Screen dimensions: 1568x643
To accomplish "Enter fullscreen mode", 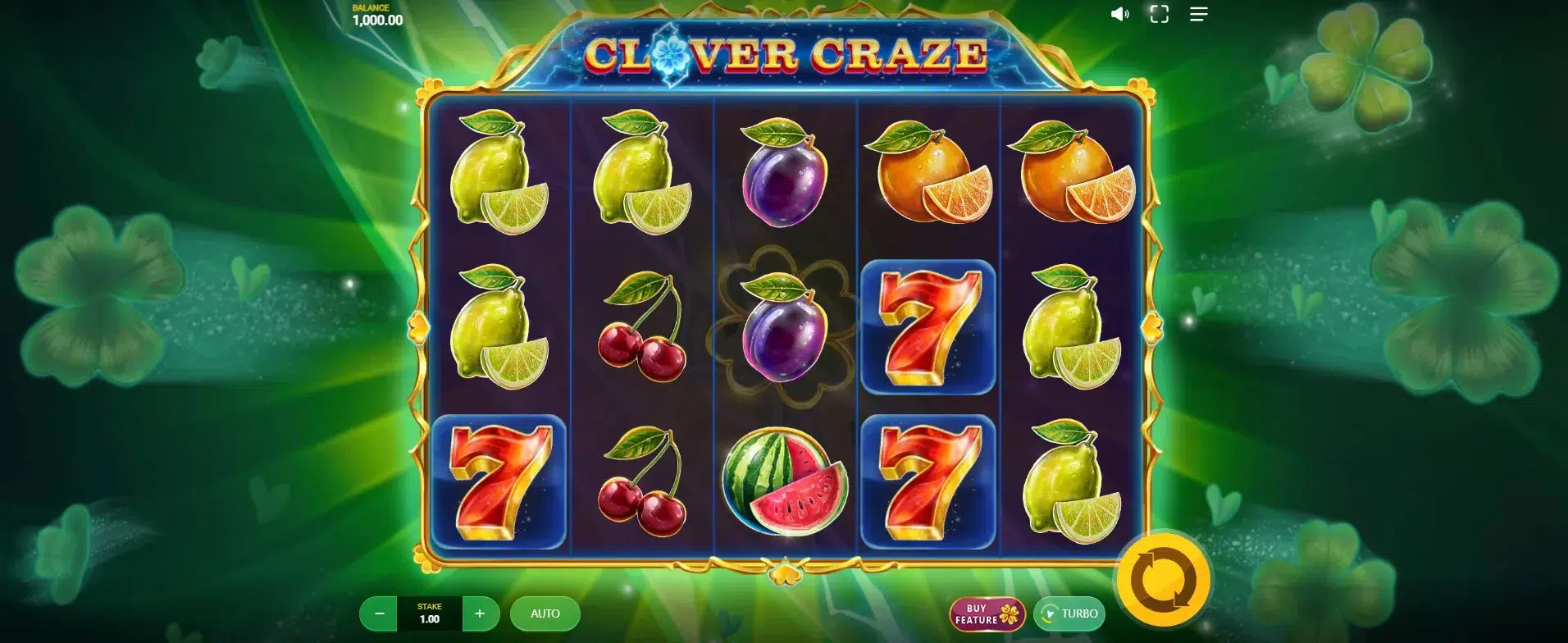I will pyautogui.click(x=1159, y=15).
